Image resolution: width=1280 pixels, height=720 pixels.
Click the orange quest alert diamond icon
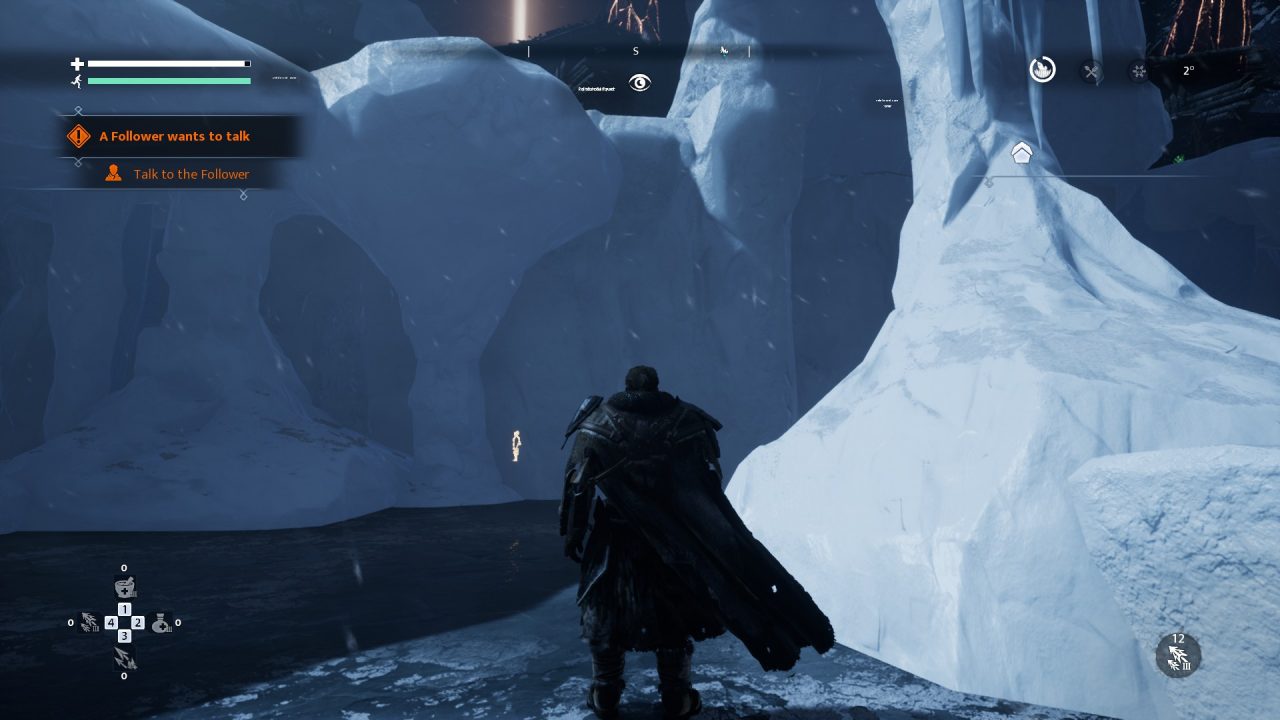coord(78,136)
